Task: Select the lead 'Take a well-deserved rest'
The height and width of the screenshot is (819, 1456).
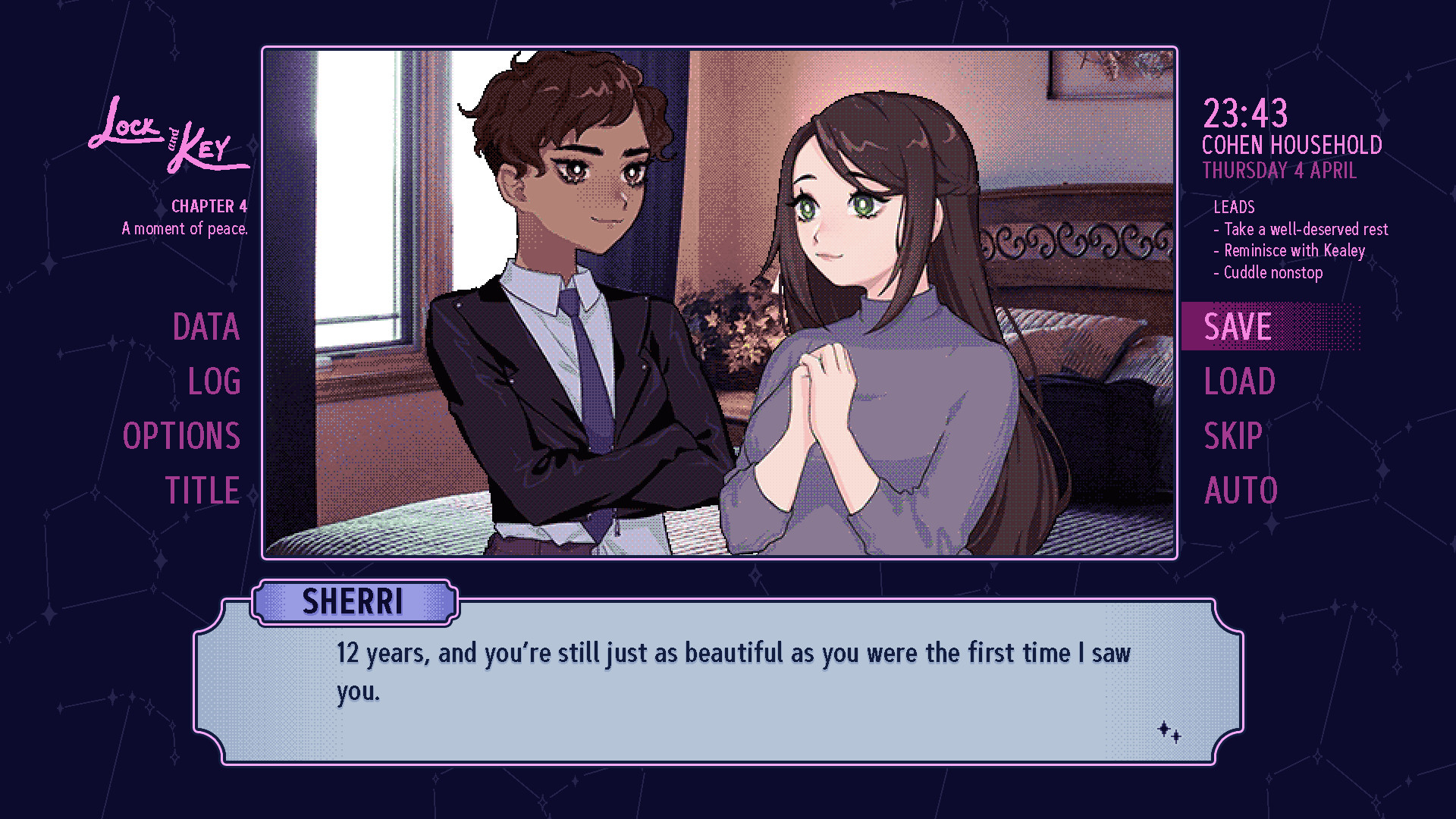Action: pyautogui.click(x=1303, y=229)
